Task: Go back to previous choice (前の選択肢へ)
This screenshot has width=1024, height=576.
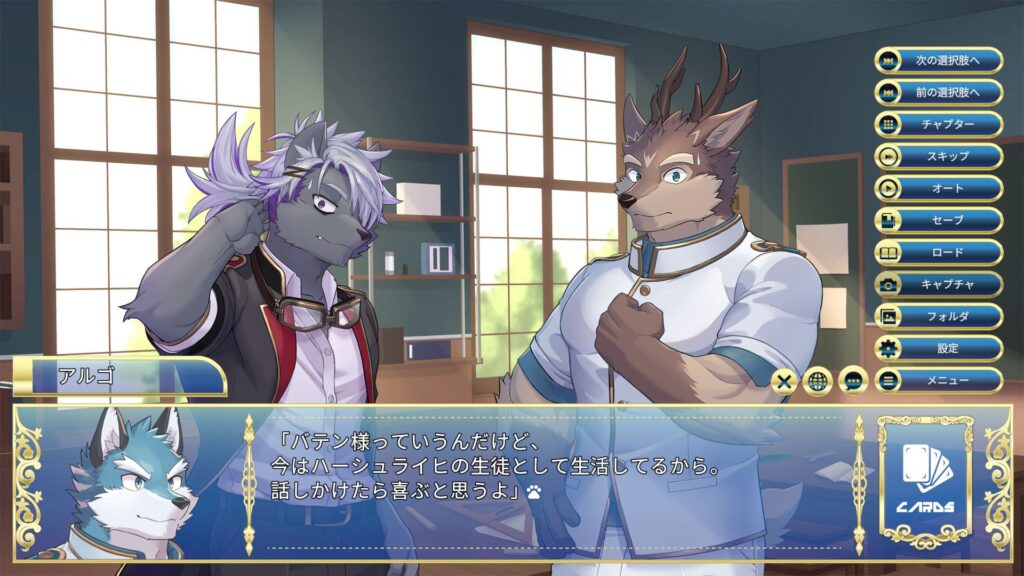Action: (x=938, y=92)
